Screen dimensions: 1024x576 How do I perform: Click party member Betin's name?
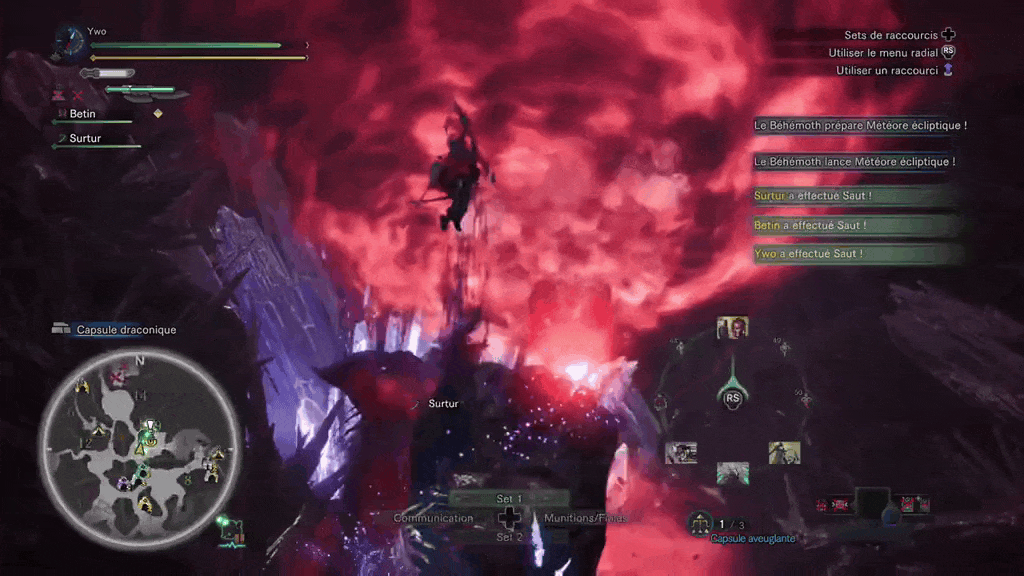coord(83,114)
